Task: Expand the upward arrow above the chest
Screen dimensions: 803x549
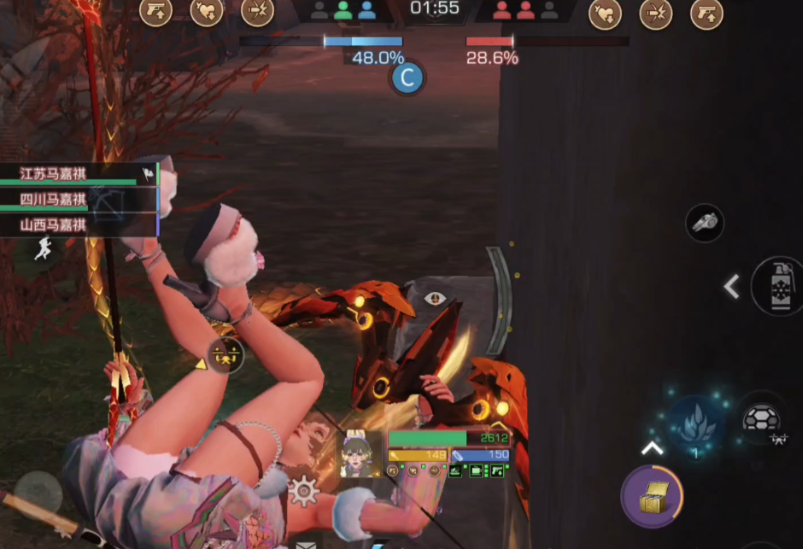Action: click(x=651, y=448)
